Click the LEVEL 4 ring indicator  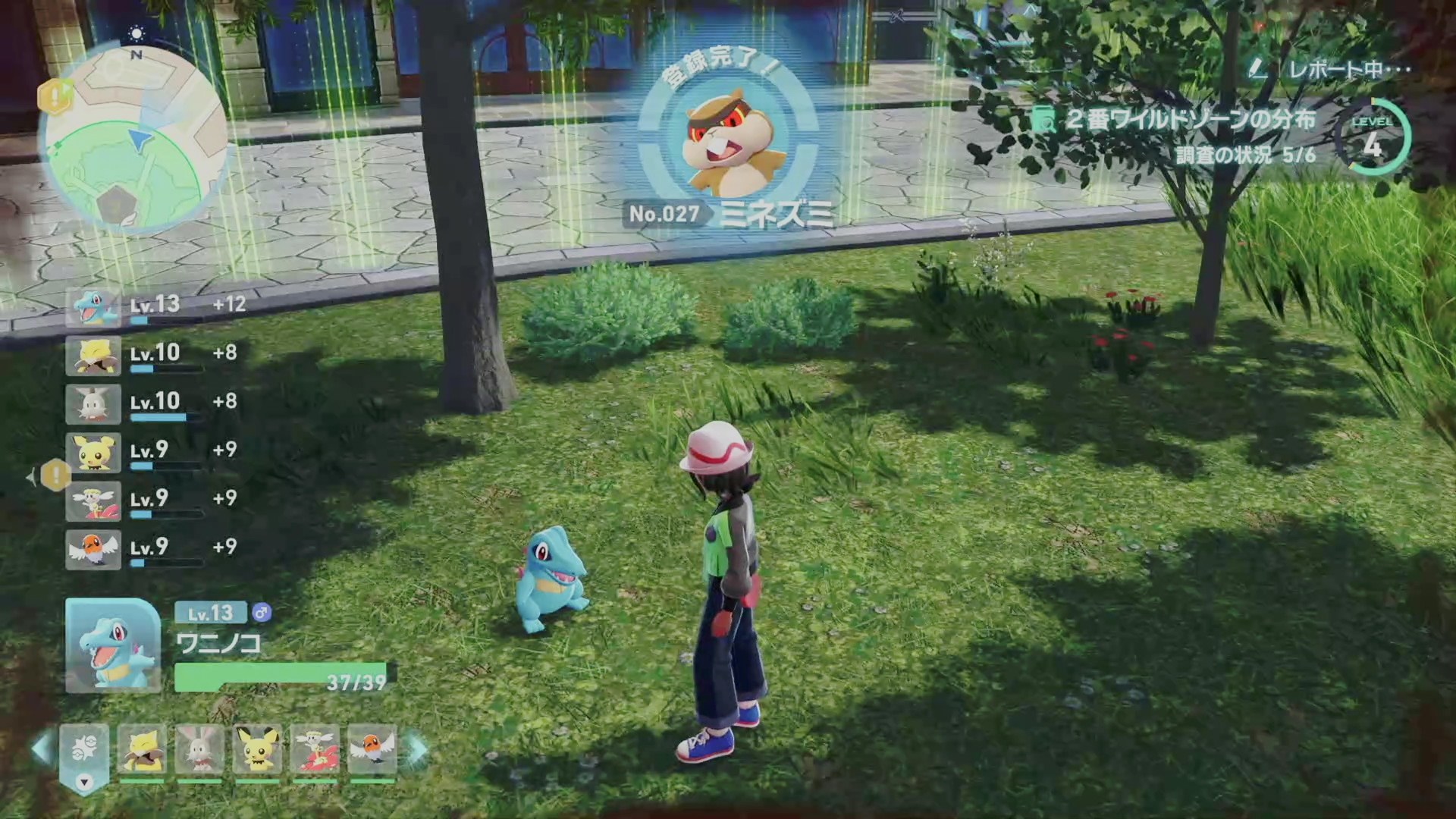coord(1373,138)
